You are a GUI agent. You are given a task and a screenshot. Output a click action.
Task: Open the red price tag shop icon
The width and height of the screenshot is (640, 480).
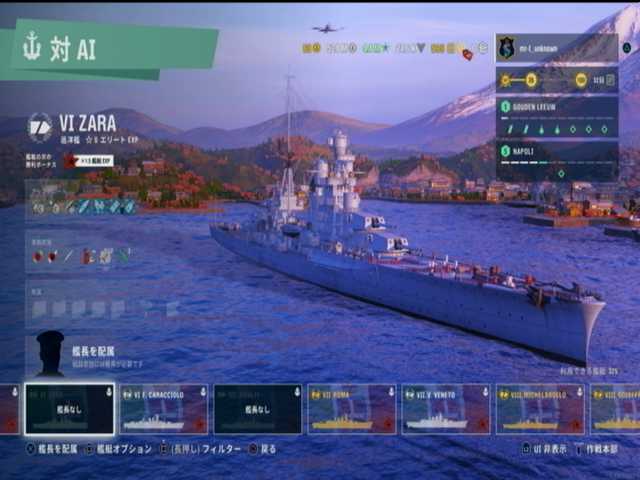[467, 54]
